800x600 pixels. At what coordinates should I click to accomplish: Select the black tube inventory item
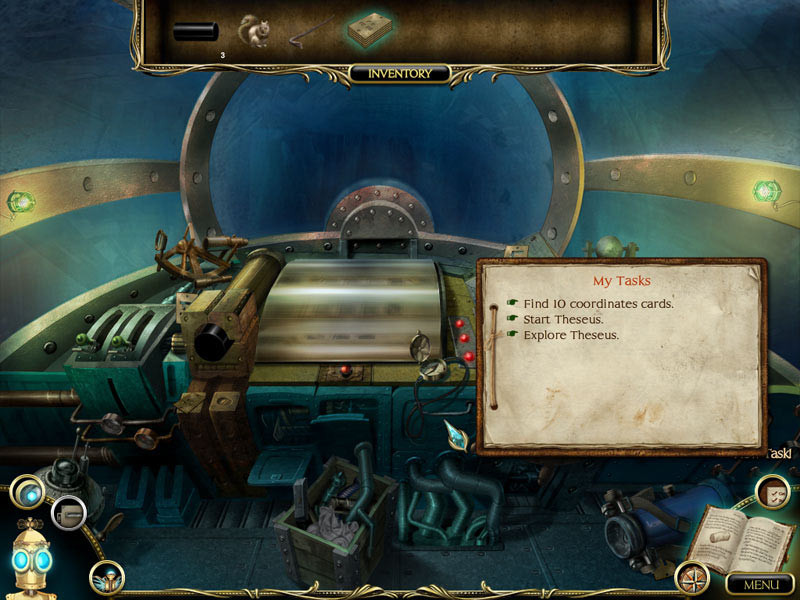click(x=195, y=32)
